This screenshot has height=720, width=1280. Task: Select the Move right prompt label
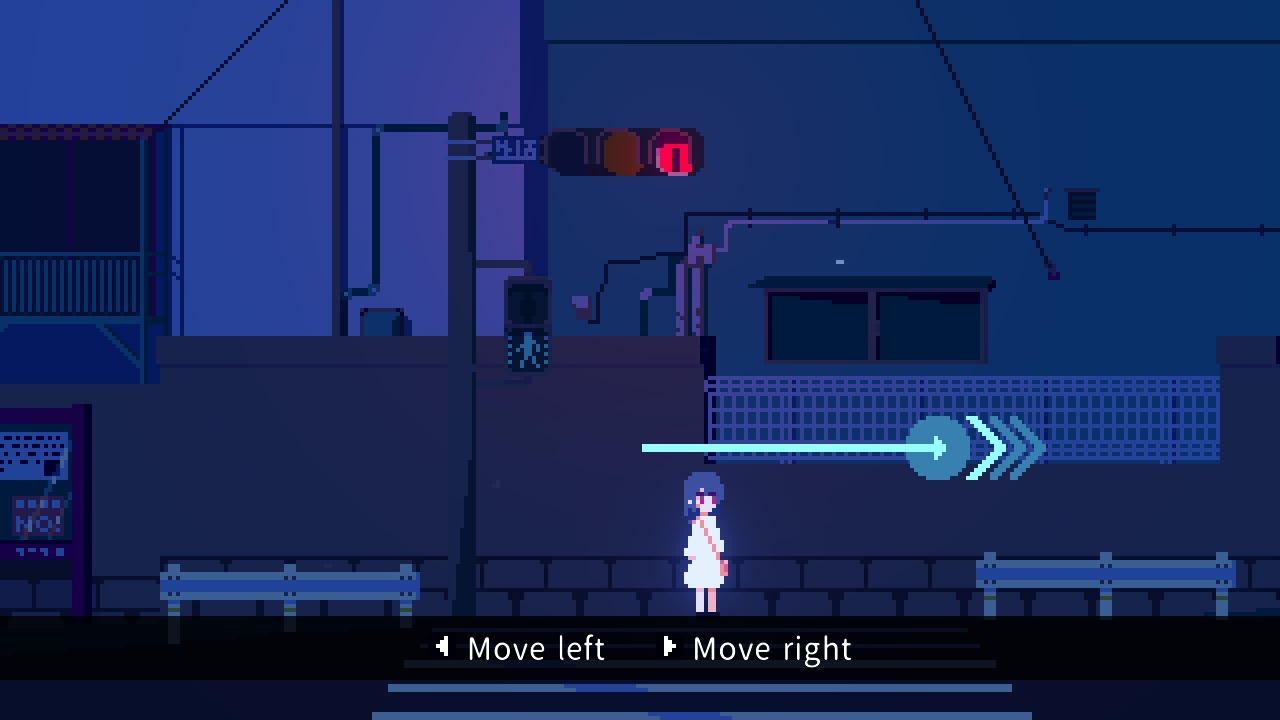tap(772, 648)
